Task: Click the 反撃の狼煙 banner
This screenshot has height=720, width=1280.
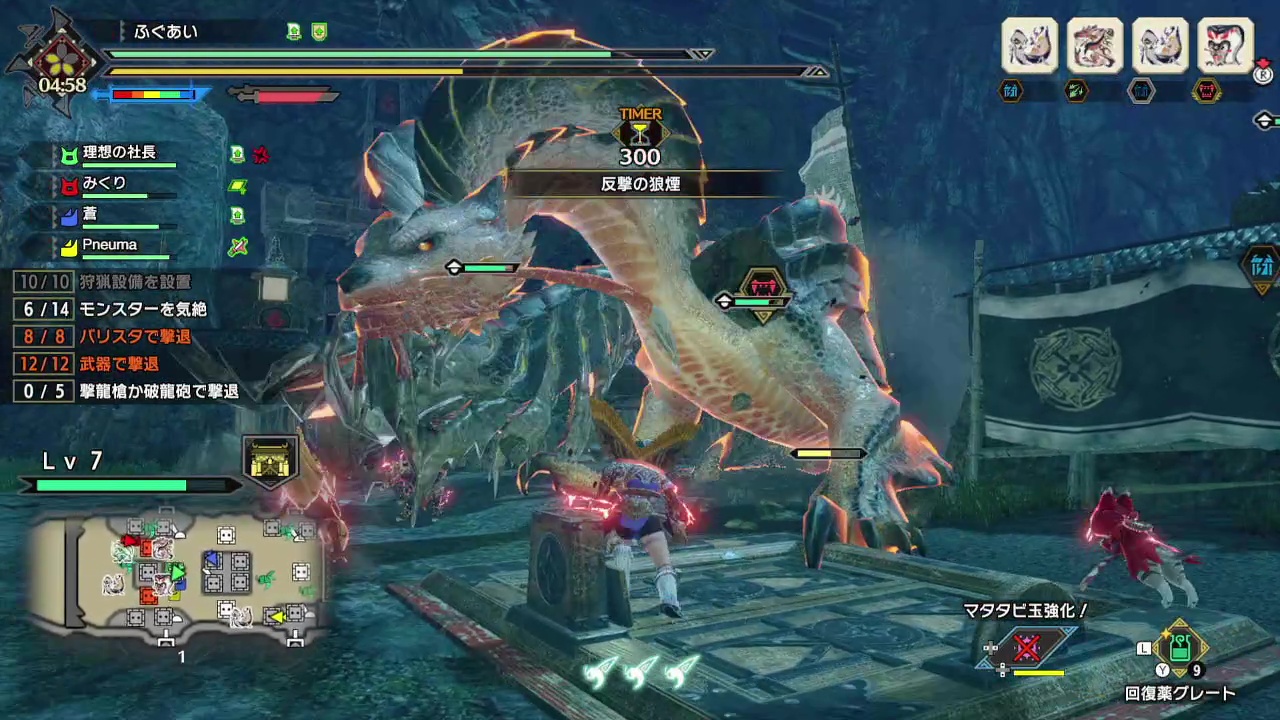Action: (x=640, y=184)
